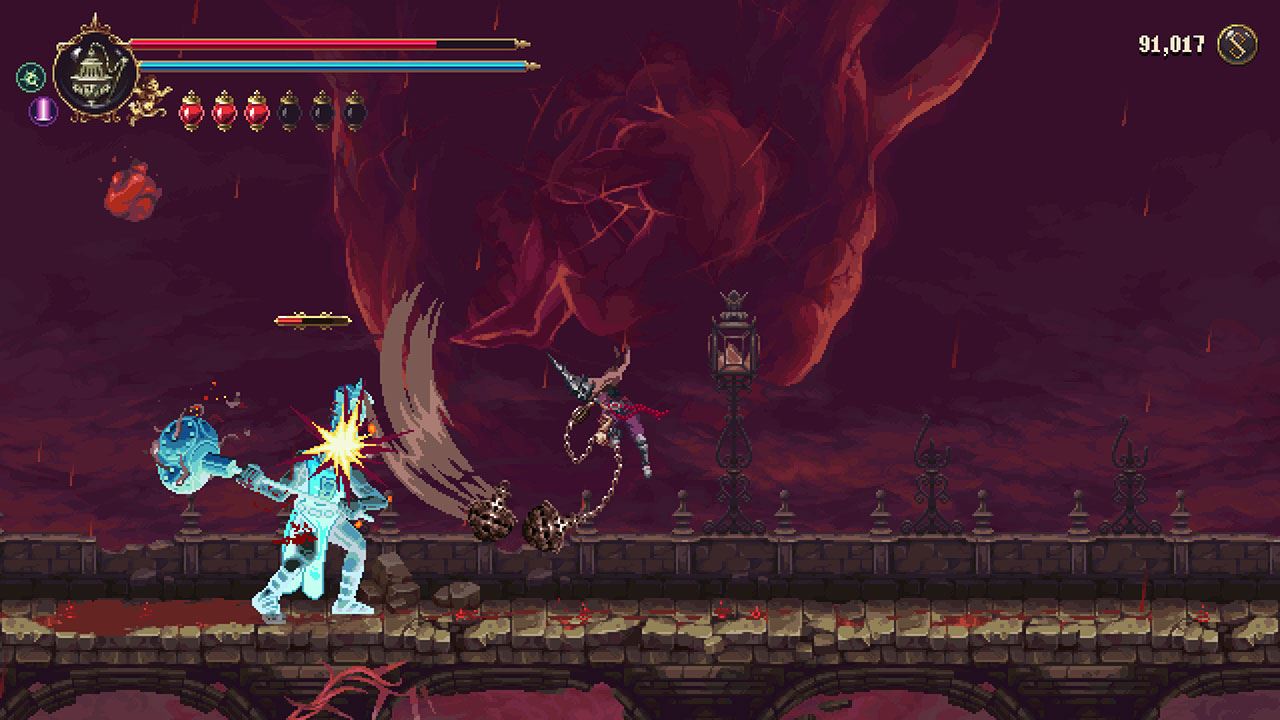The width and height of the screenshot is (1280, 720).
Task: Click the golden cherub ornament
Action: coord(150,98)
